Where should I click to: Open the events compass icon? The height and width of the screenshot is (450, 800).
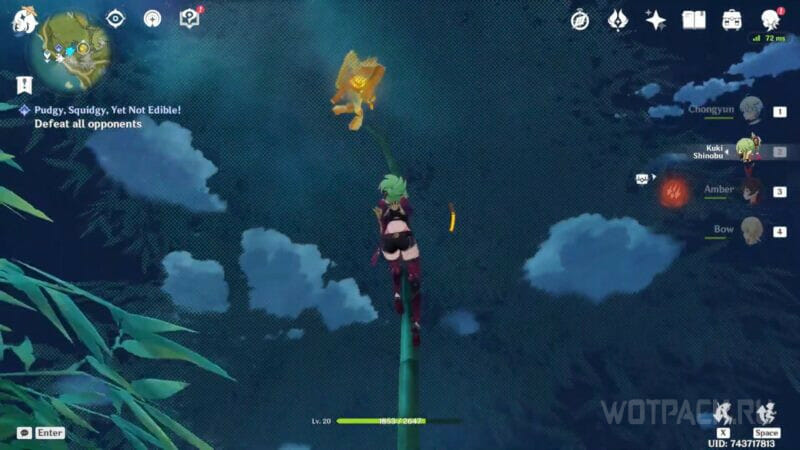pyautogui.click(x=580, y=20)
